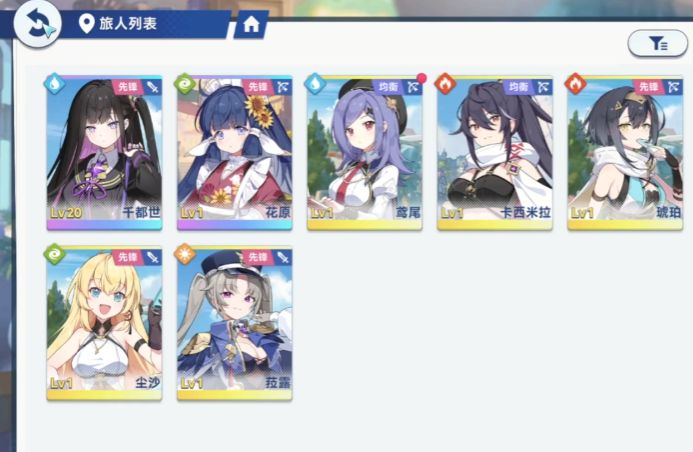The image size is (693, 452).
Task: Go to the home screen
Action: tap(250, 24)
